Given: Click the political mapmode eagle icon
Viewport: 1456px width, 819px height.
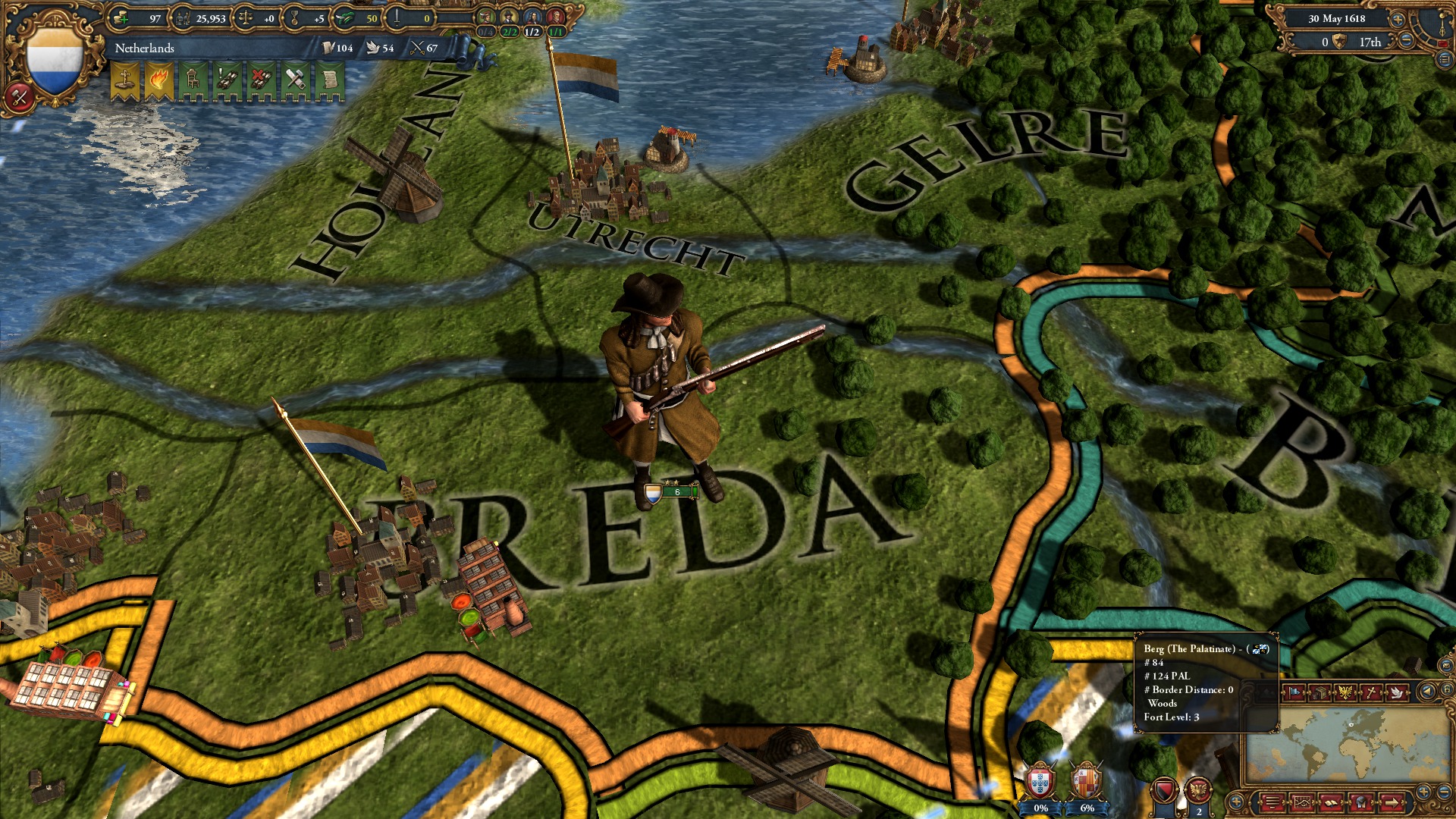Looking at the screenshot, I should [1345, 691].
